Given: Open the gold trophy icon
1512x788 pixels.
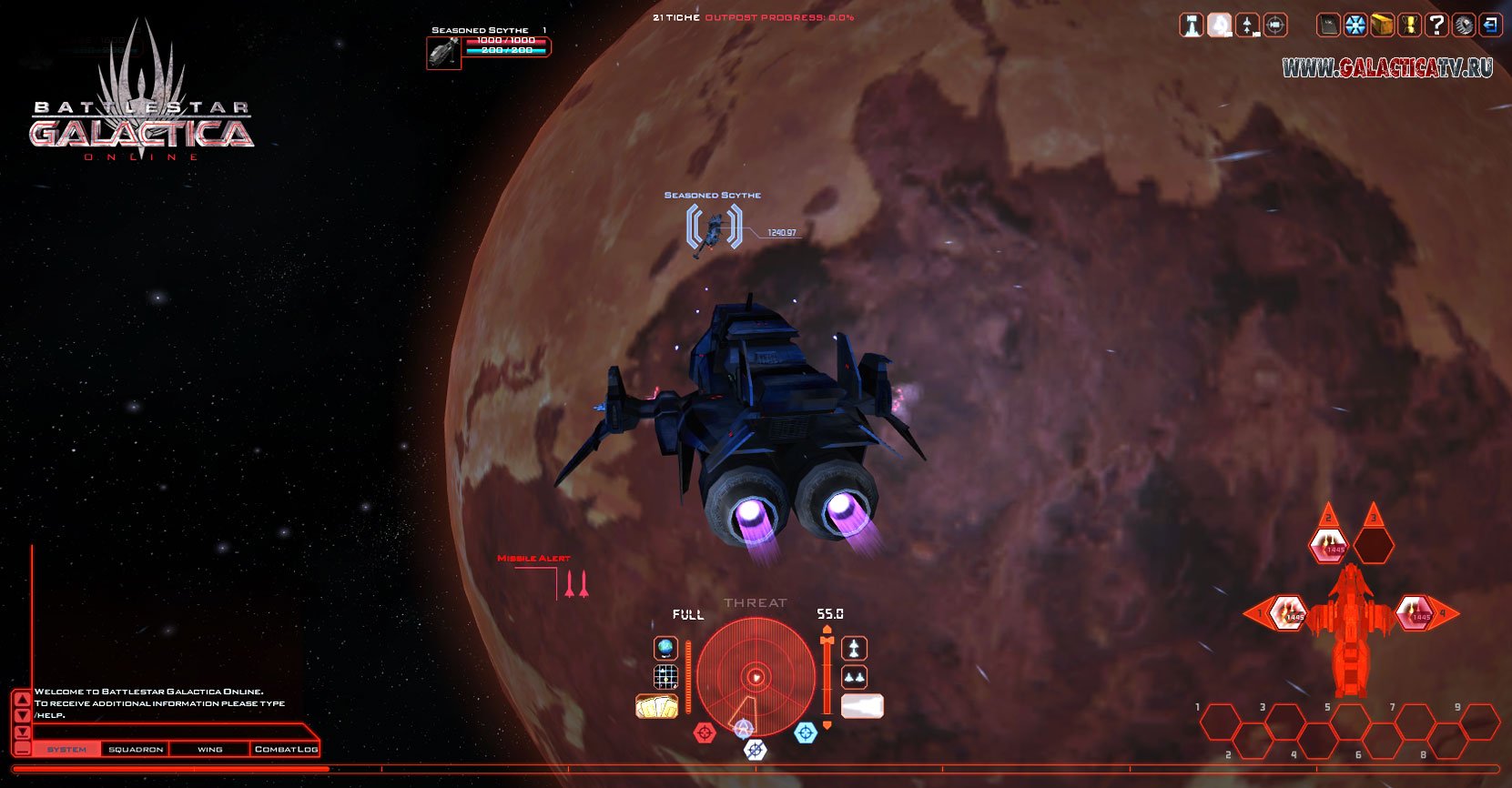Looking at the screenshot, I should 1409,25.
